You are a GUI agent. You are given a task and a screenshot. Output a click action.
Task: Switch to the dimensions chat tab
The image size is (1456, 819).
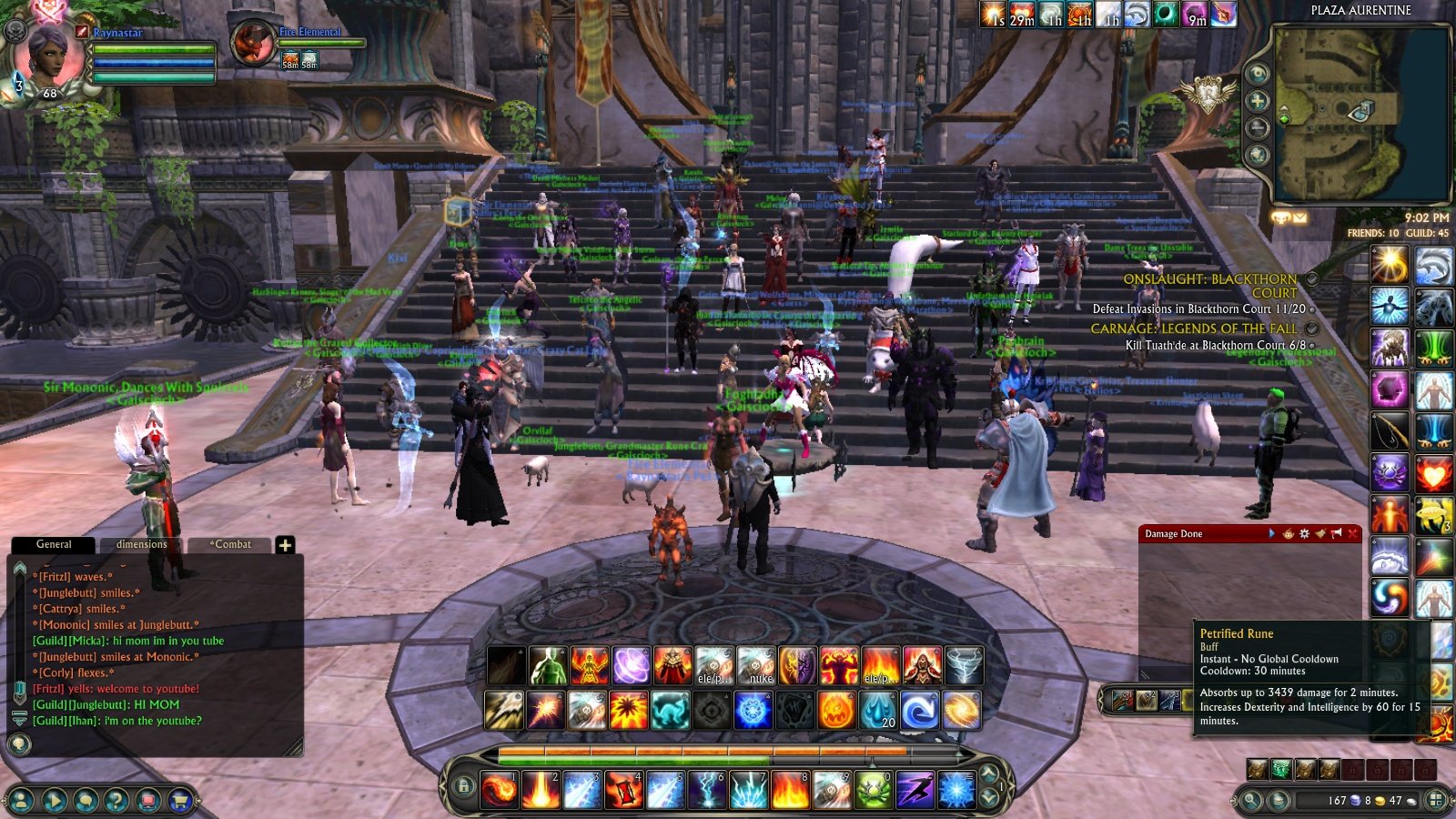(x=141, y=544)
